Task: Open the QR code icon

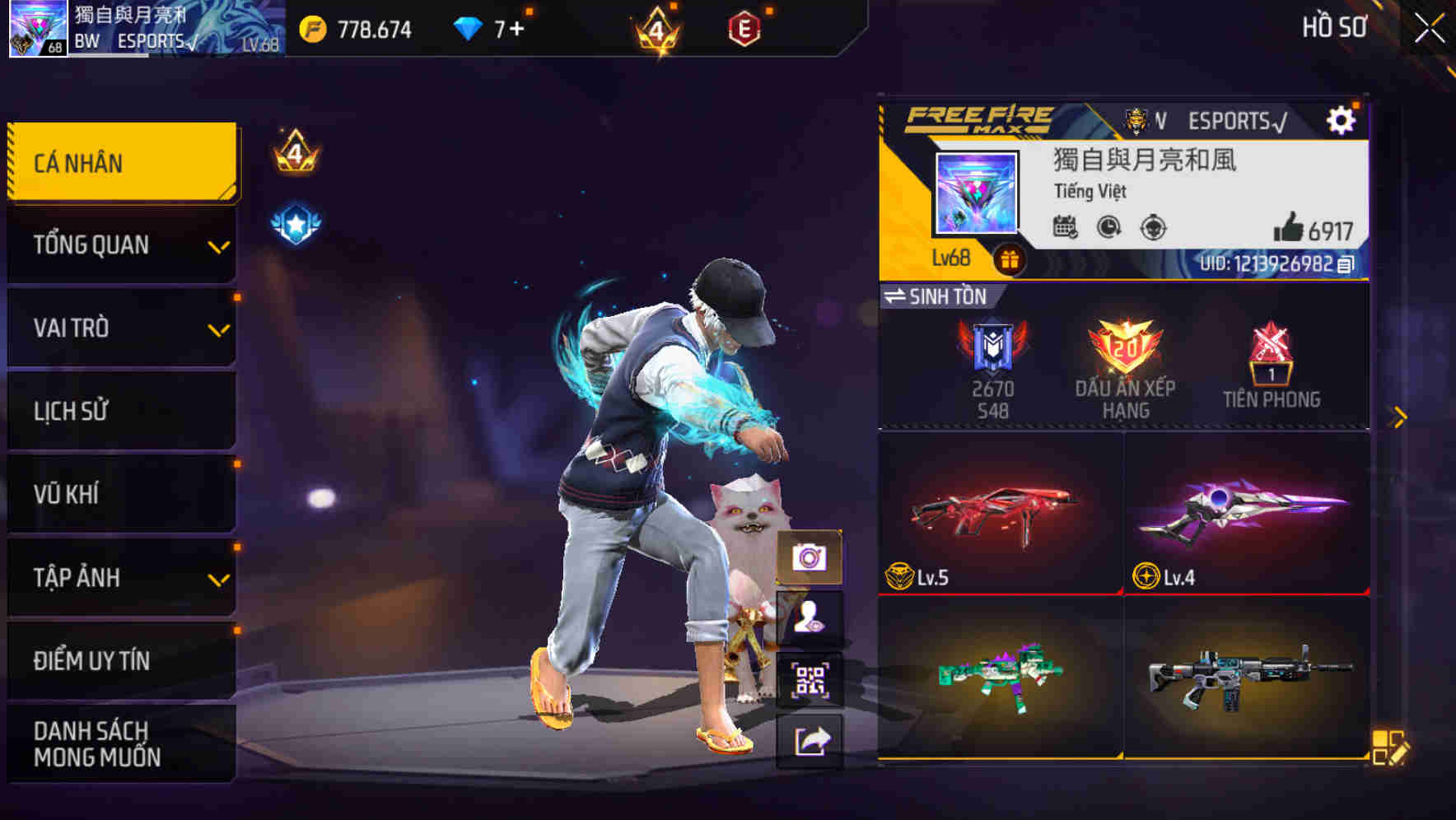Action: 811,677
